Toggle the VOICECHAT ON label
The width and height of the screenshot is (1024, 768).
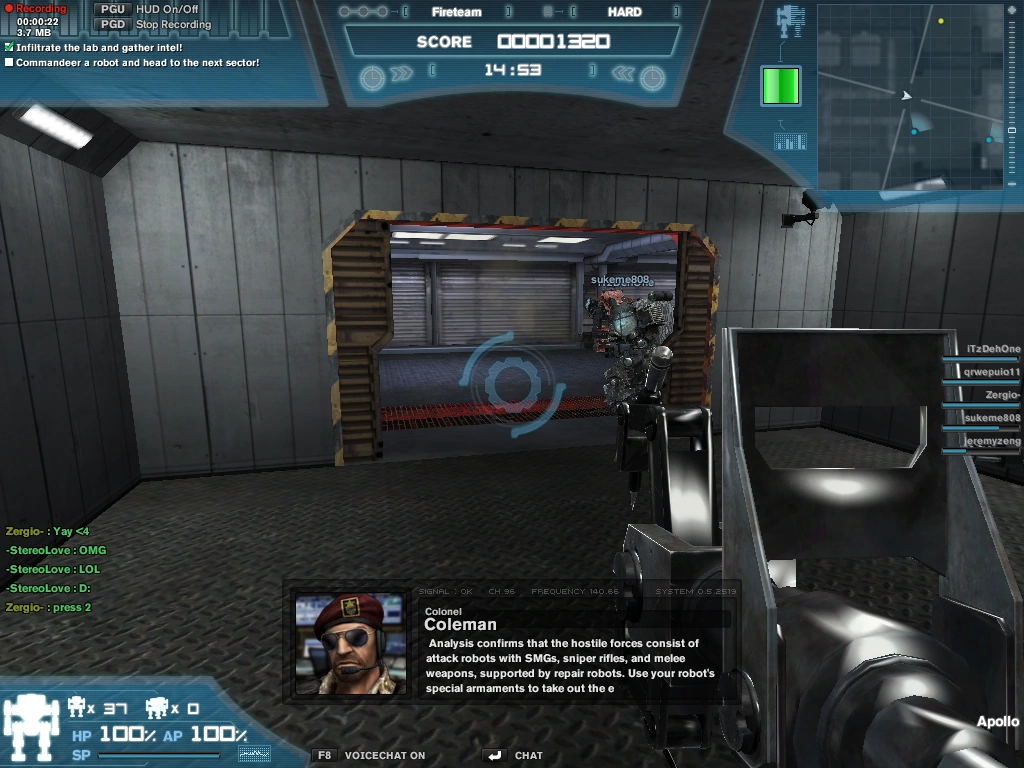pyautogui.click(x=384, y=756)
